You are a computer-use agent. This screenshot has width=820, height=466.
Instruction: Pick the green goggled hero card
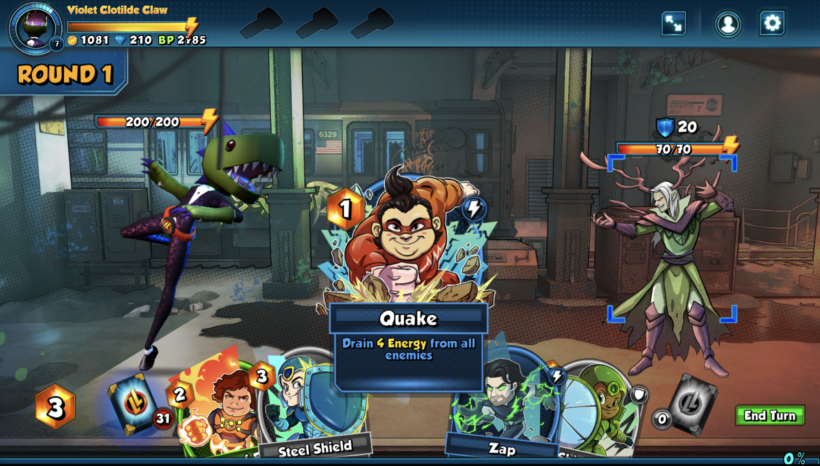(598, 405)
